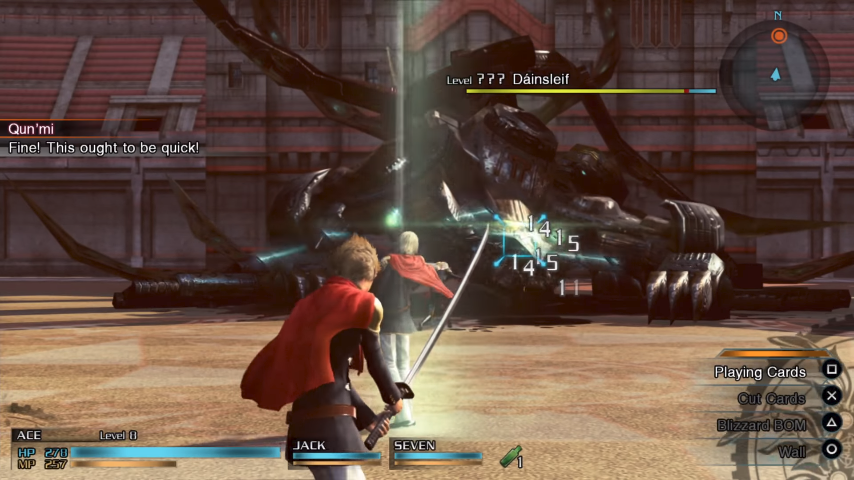Switch to party member Seven
Screen dimensions: 854x480
pyautogui.click(x=437, y=451)
